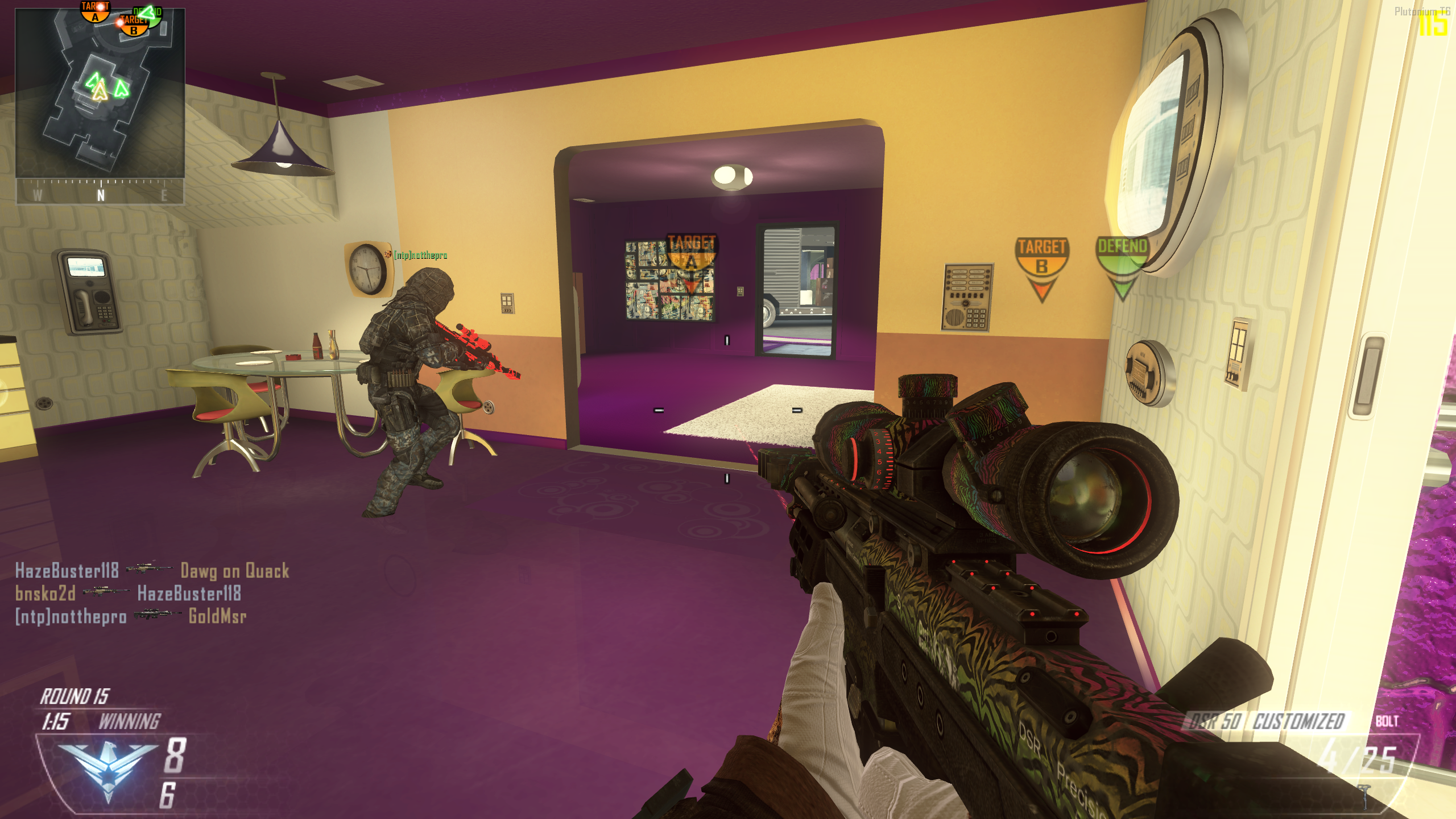Click the blue winged faction emblem
Viewport: 1456px width, 819px height.
click(x=107, y=767)
